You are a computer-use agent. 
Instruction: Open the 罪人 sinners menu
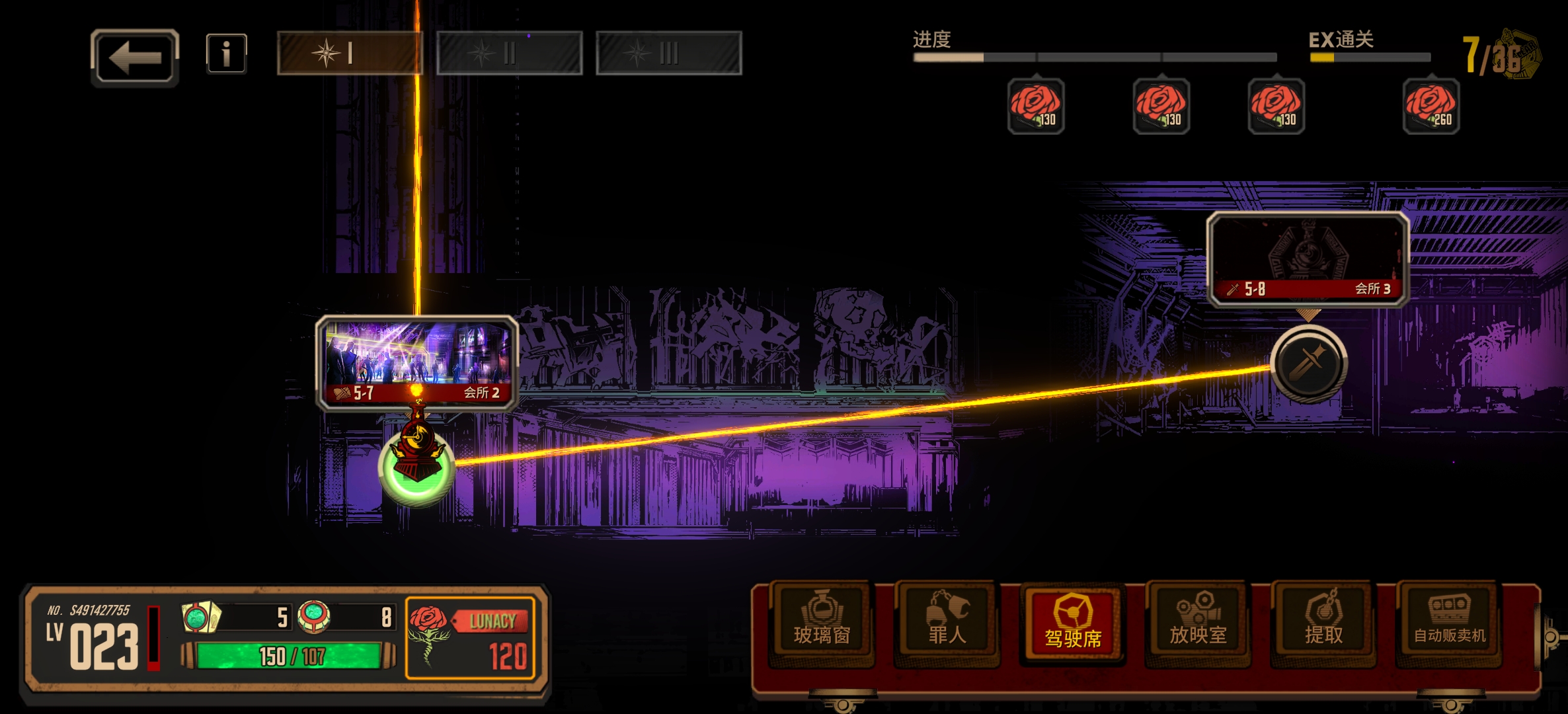pyautogui.click(x=947, y=623)
